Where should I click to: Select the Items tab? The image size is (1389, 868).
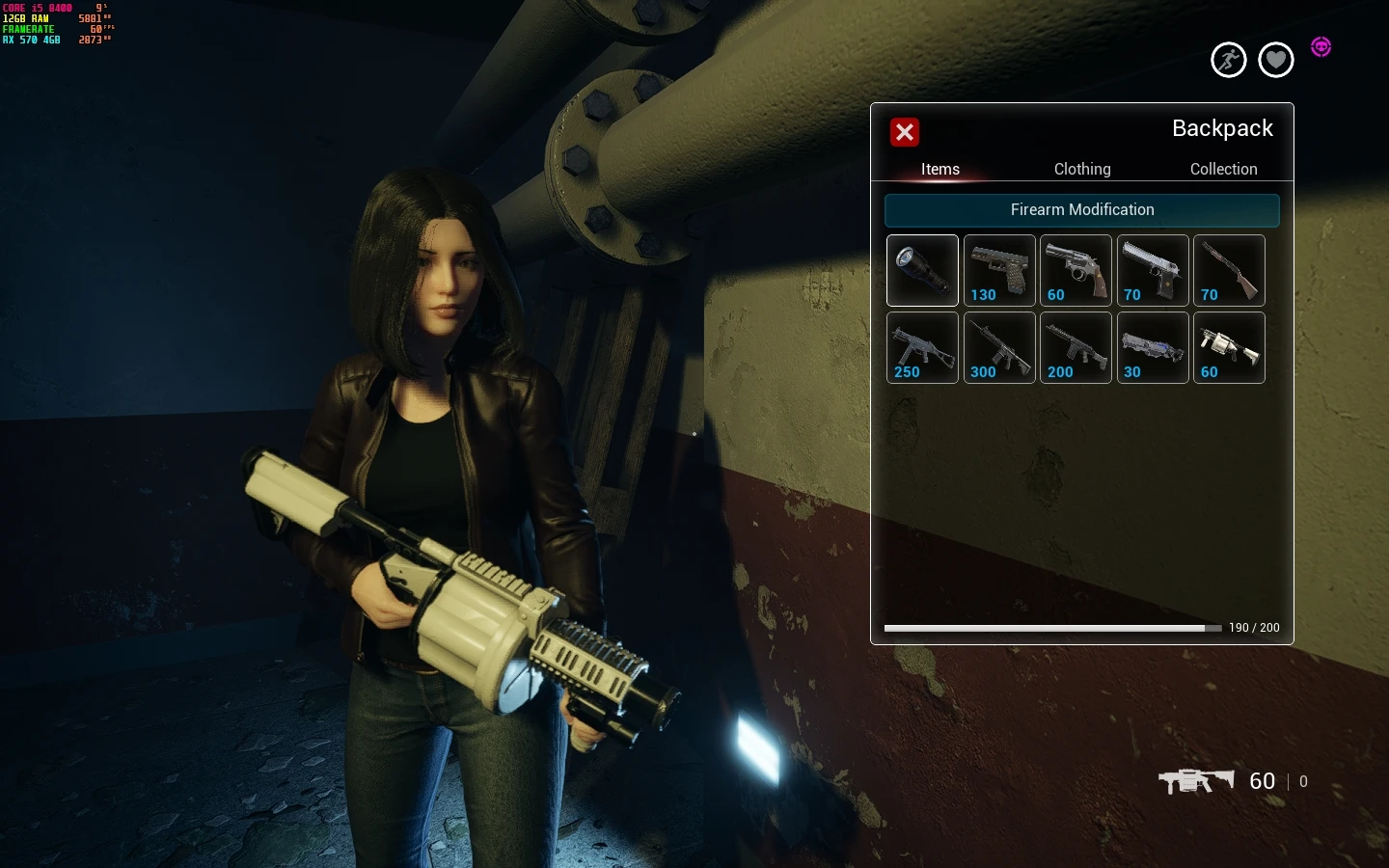point(940,169)
